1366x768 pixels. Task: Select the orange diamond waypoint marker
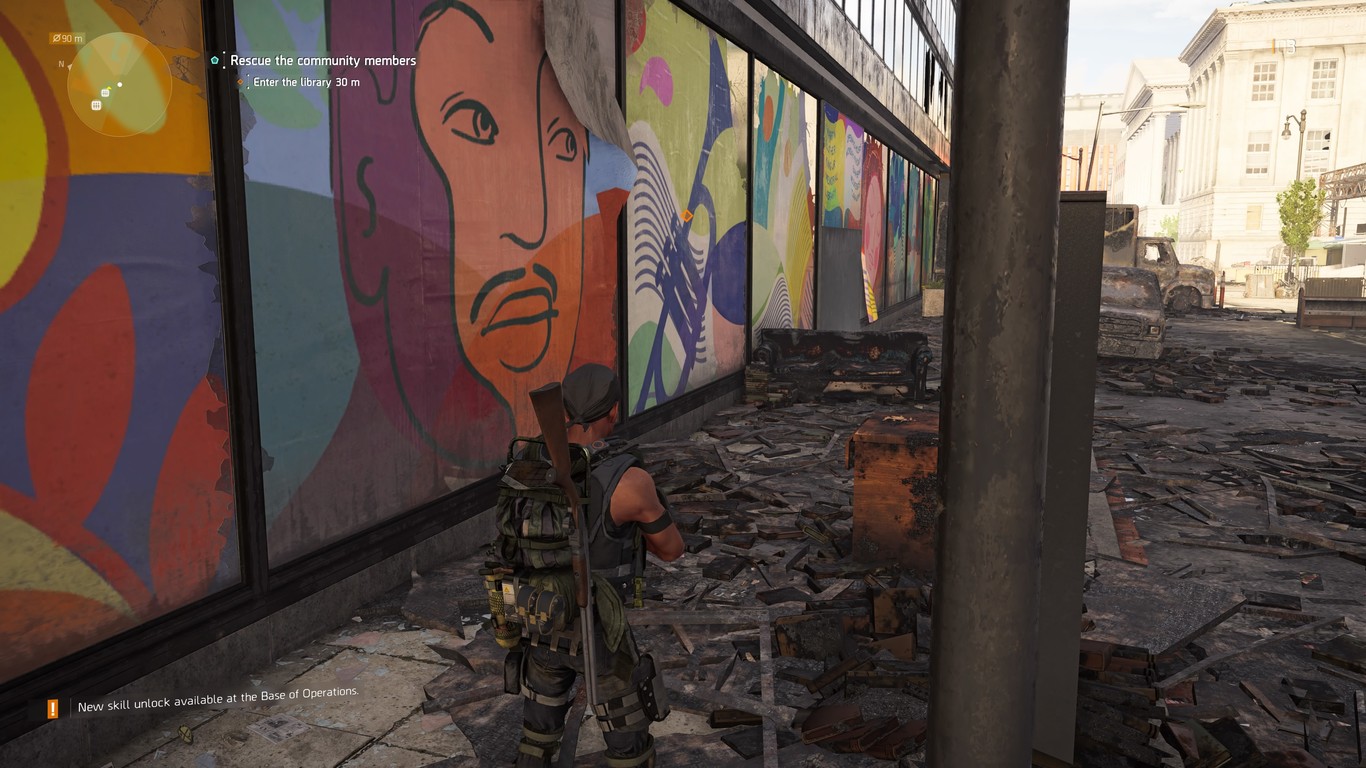pyautogui.click(x=686, y=215)
